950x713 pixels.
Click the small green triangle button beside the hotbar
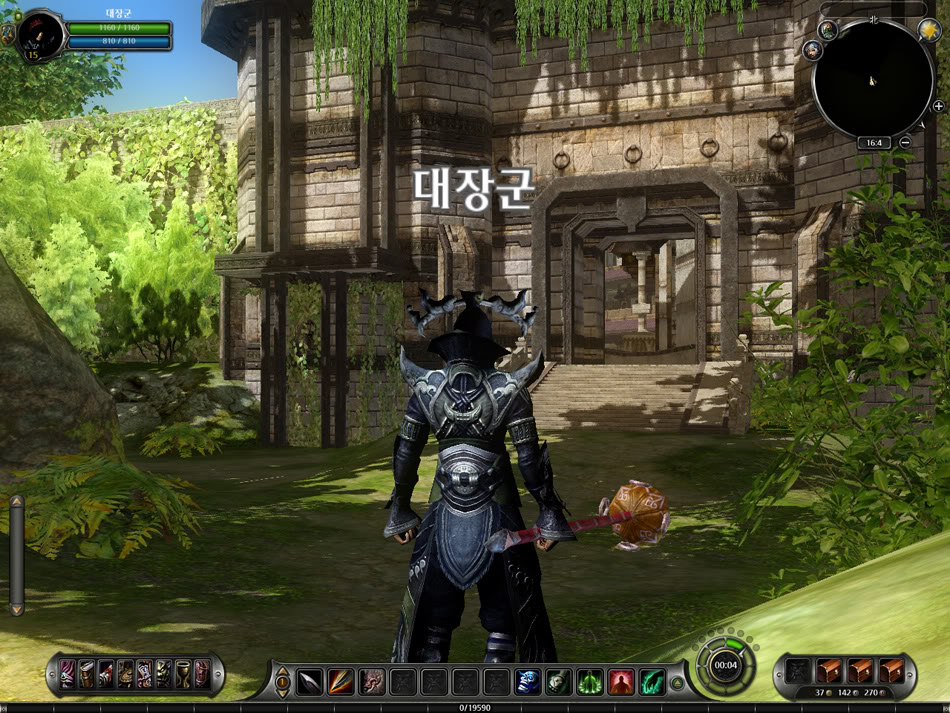678,684
